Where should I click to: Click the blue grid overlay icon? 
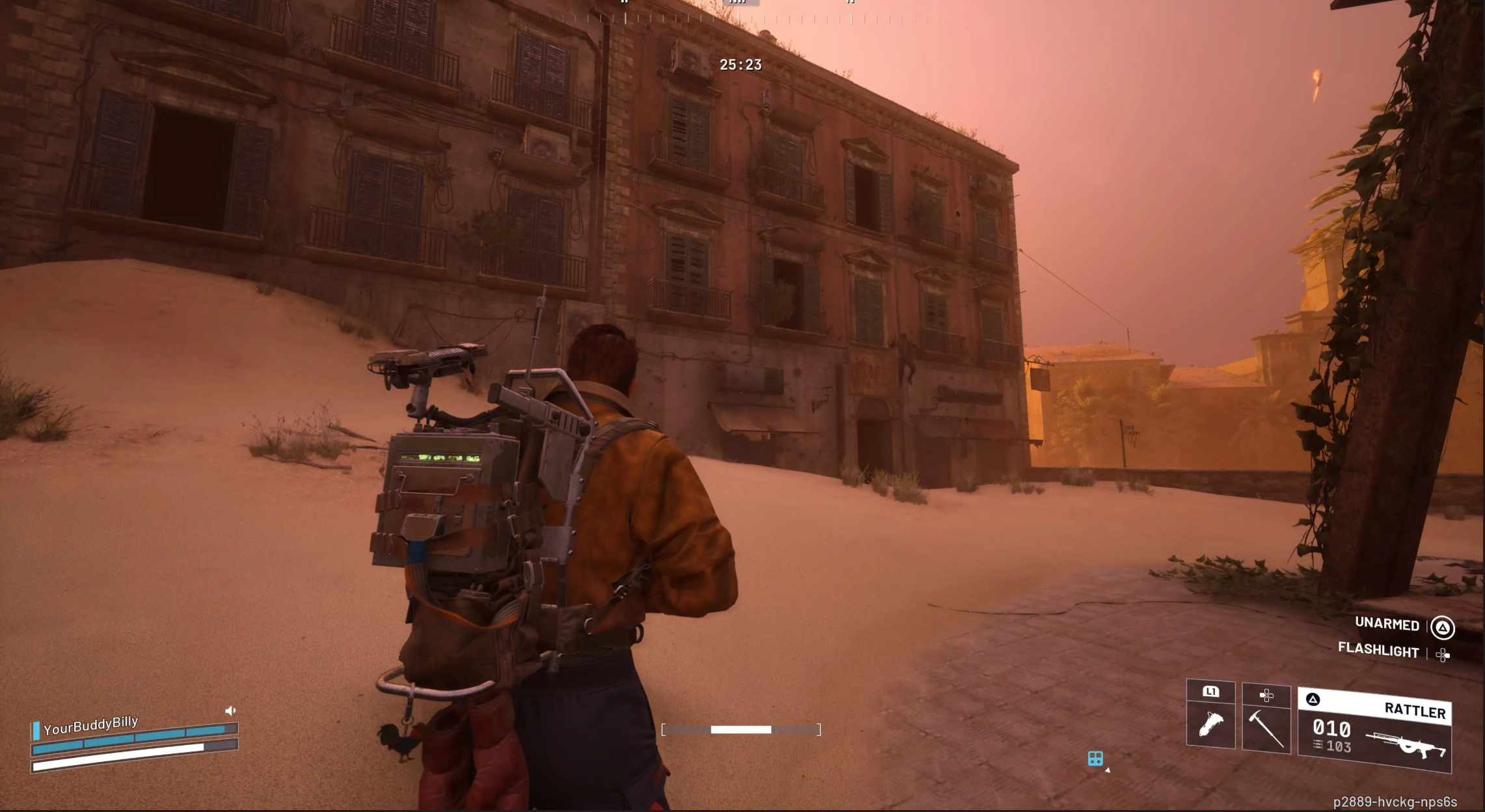(1095, 759)
